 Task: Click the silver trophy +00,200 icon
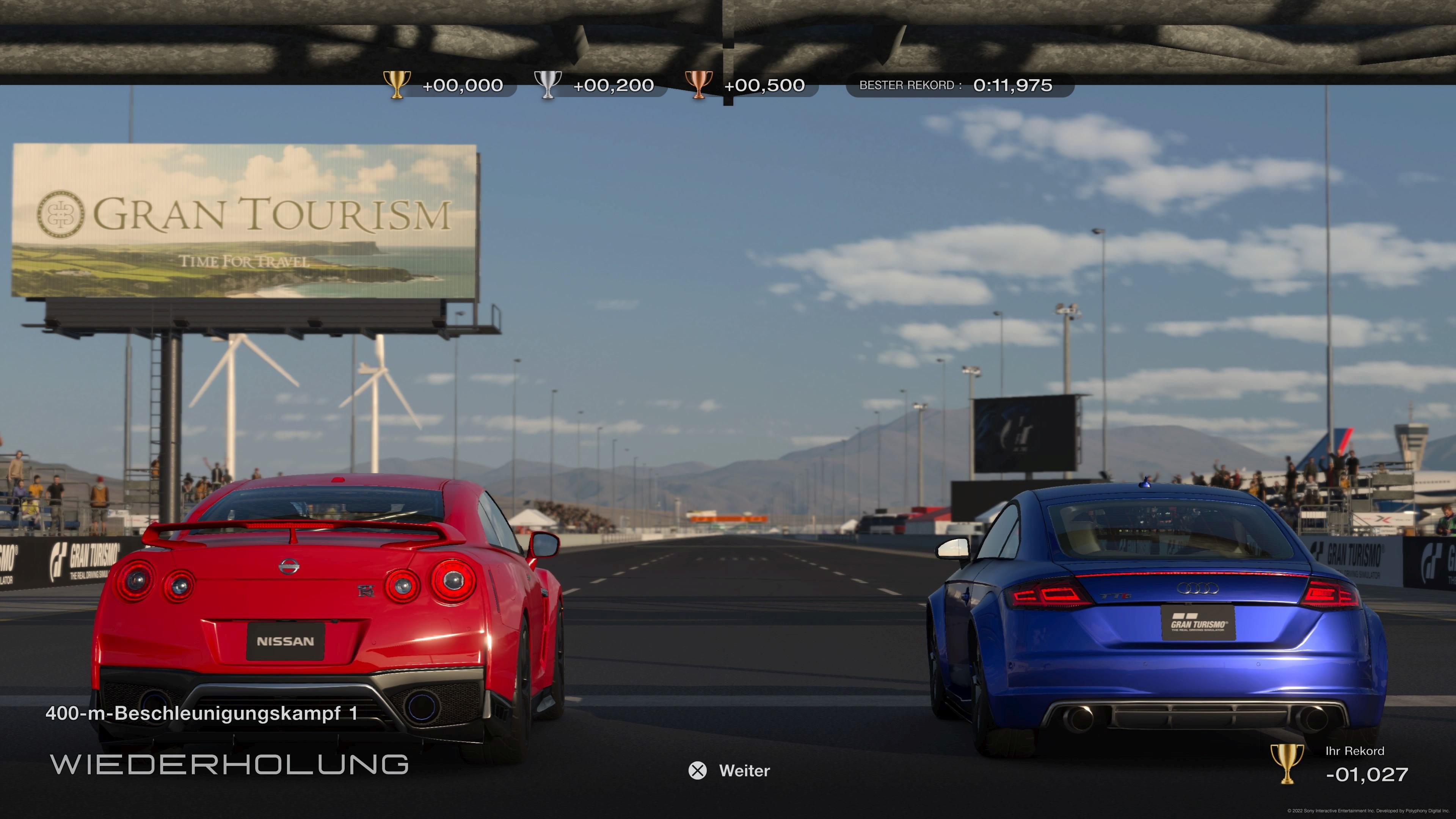point(549,85)
